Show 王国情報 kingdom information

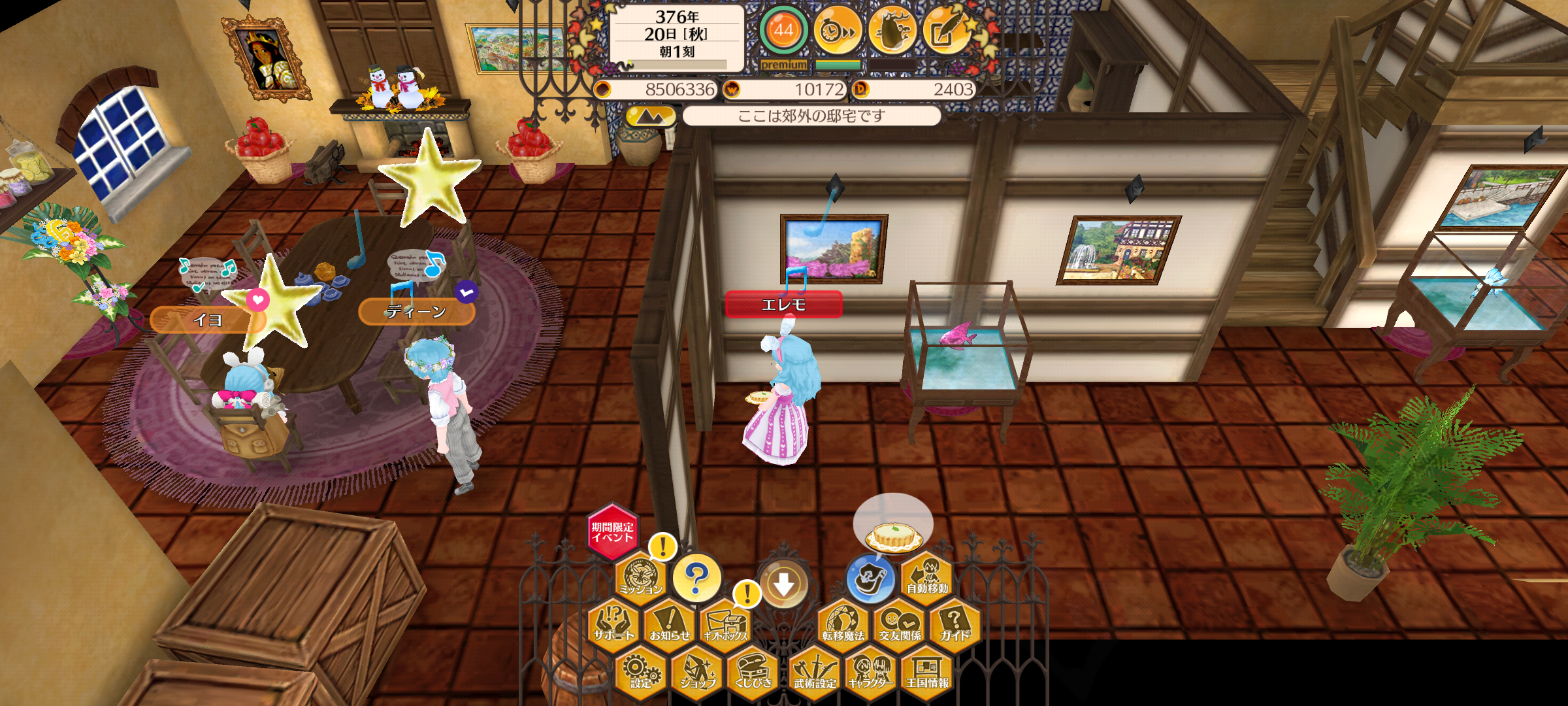pyautogui.click(x=927, y=672)
